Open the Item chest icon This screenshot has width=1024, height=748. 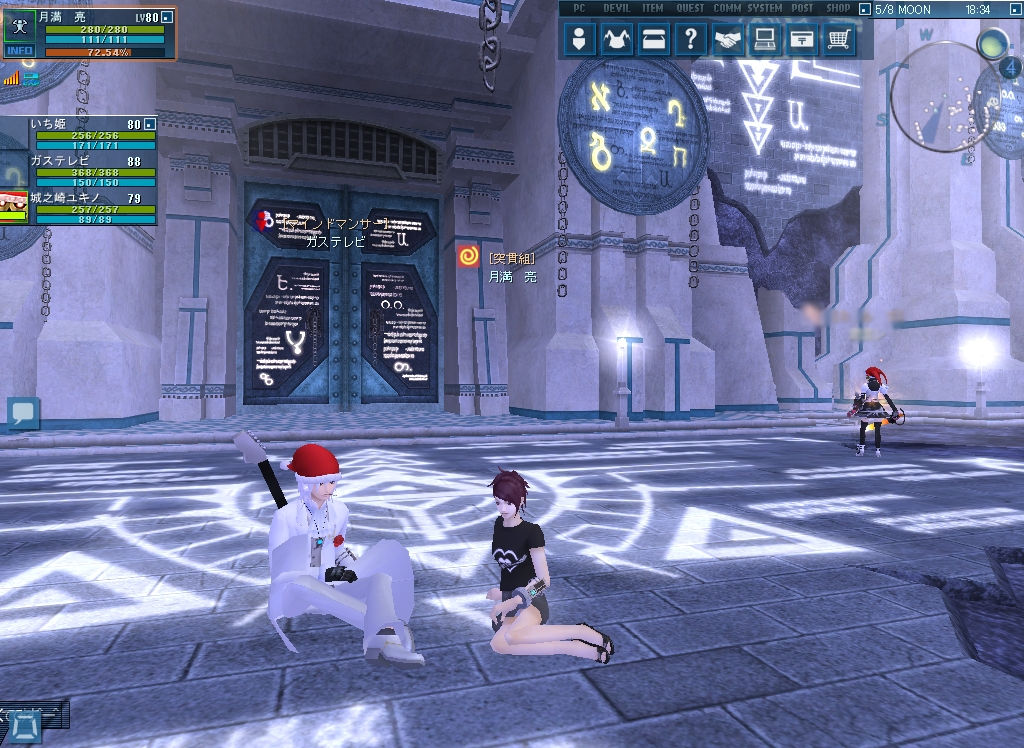click(x=653, y=40)
